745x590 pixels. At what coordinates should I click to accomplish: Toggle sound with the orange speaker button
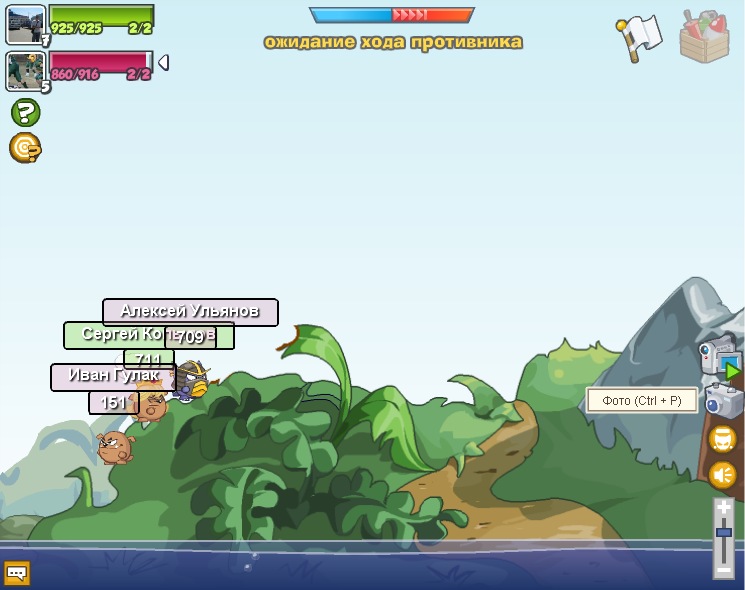pos(722,475)
